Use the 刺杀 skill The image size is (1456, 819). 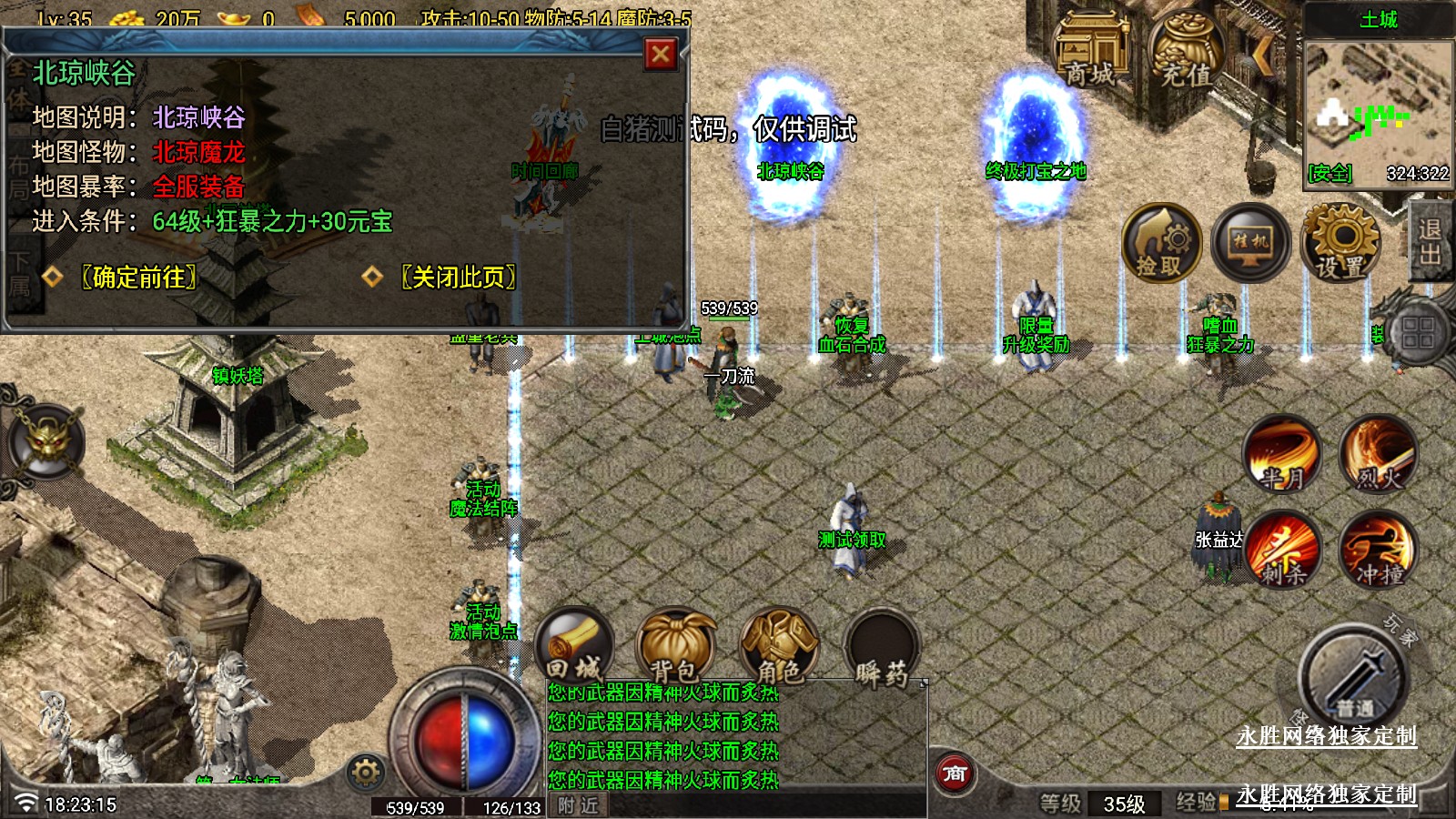1282,551
